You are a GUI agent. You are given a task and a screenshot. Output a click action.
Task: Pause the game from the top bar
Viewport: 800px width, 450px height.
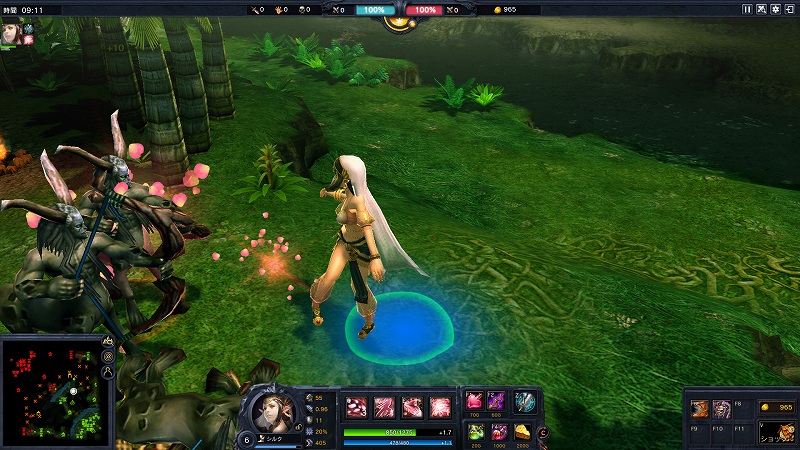[x=746, y=9]
